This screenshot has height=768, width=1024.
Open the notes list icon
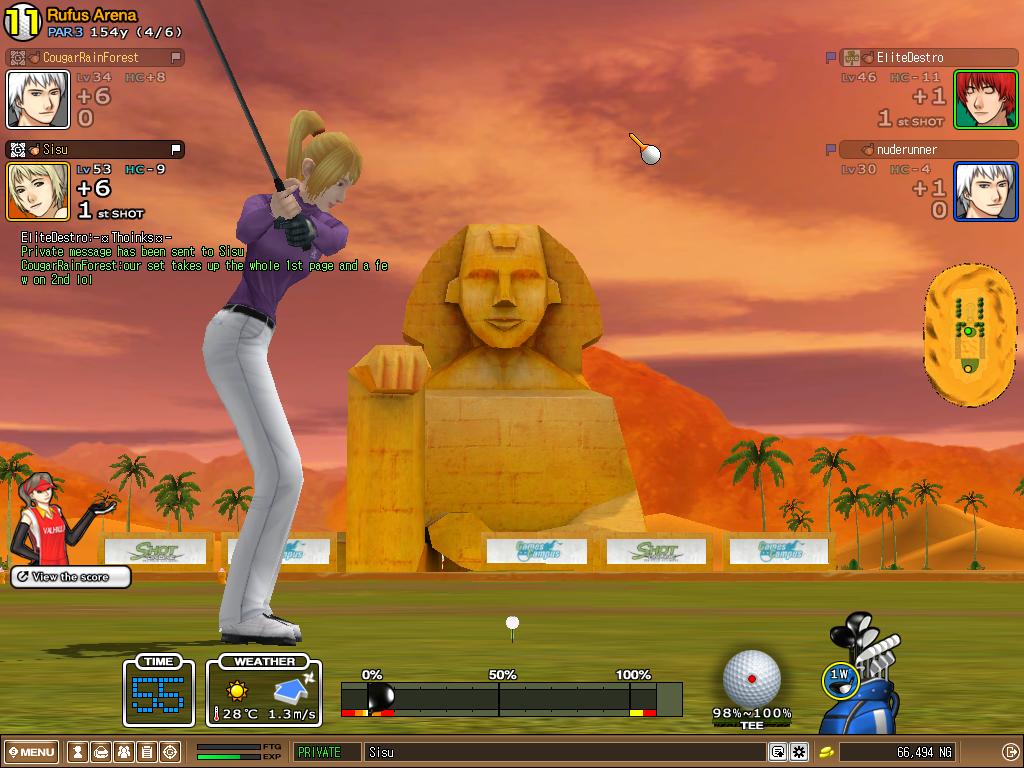click(146, 752)
